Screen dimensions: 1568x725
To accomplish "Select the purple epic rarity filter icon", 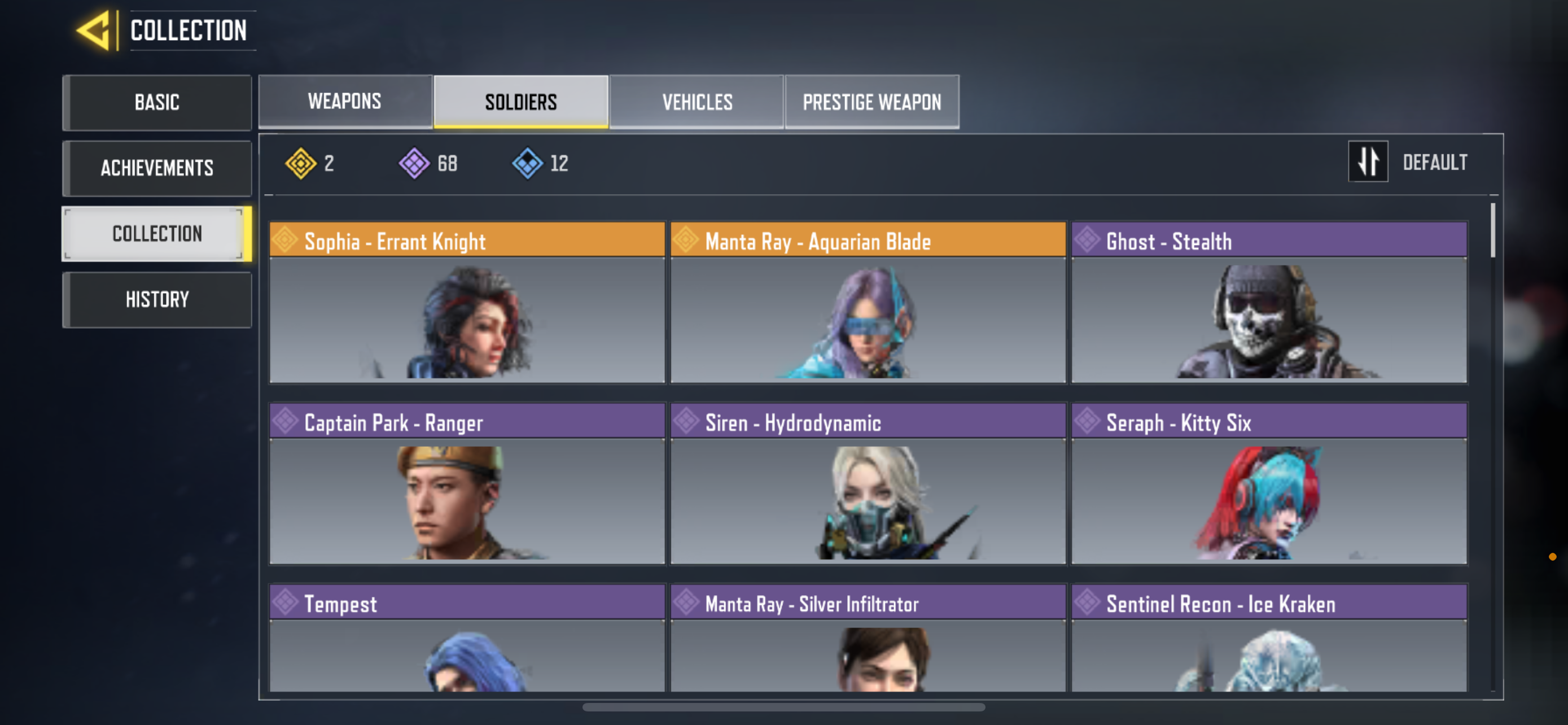I will (x=414, y=163).
